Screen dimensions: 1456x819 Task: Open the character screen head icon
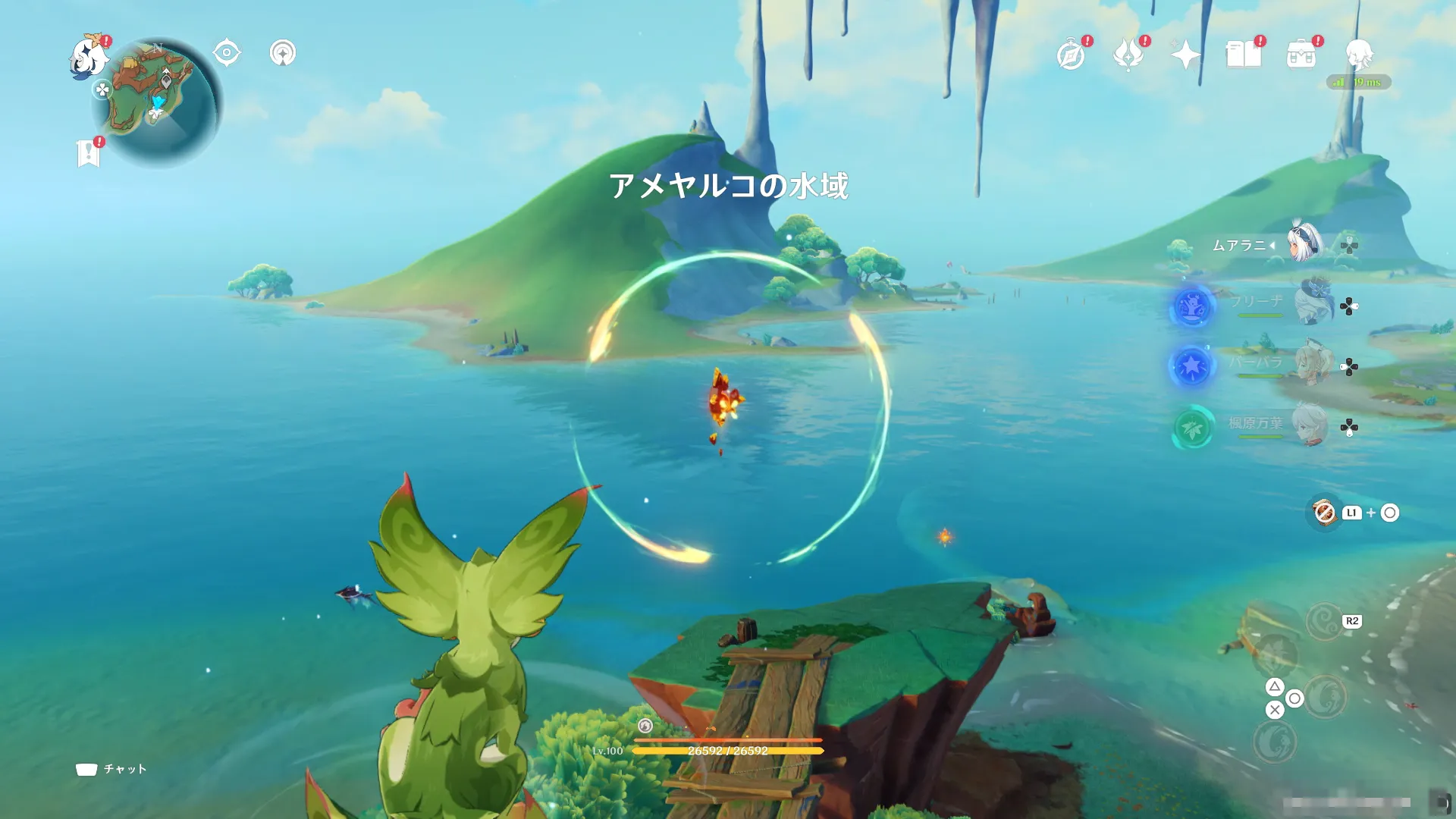click(1359, 55)
